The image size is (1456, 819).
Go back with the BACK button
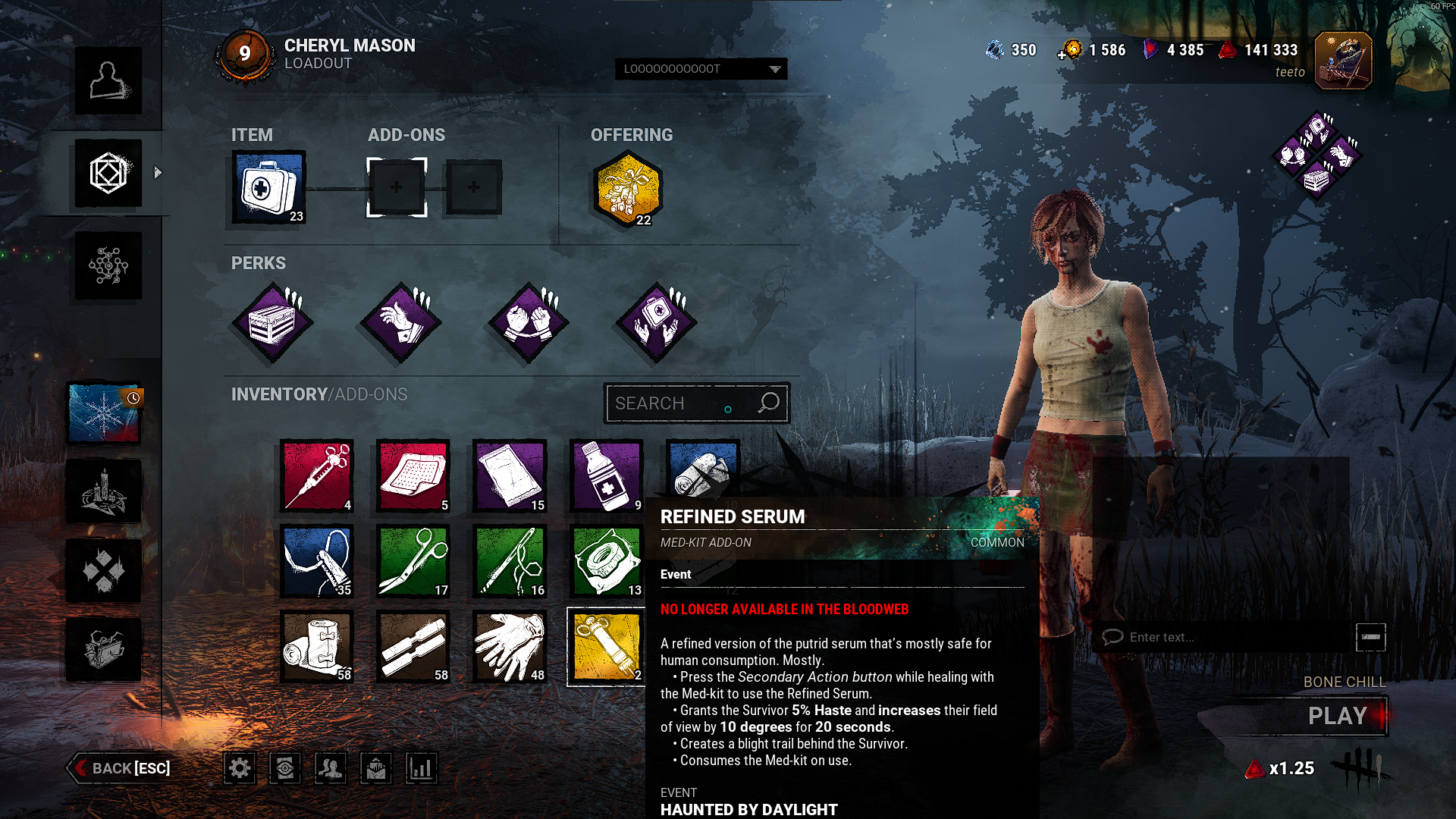click(120, 768)
